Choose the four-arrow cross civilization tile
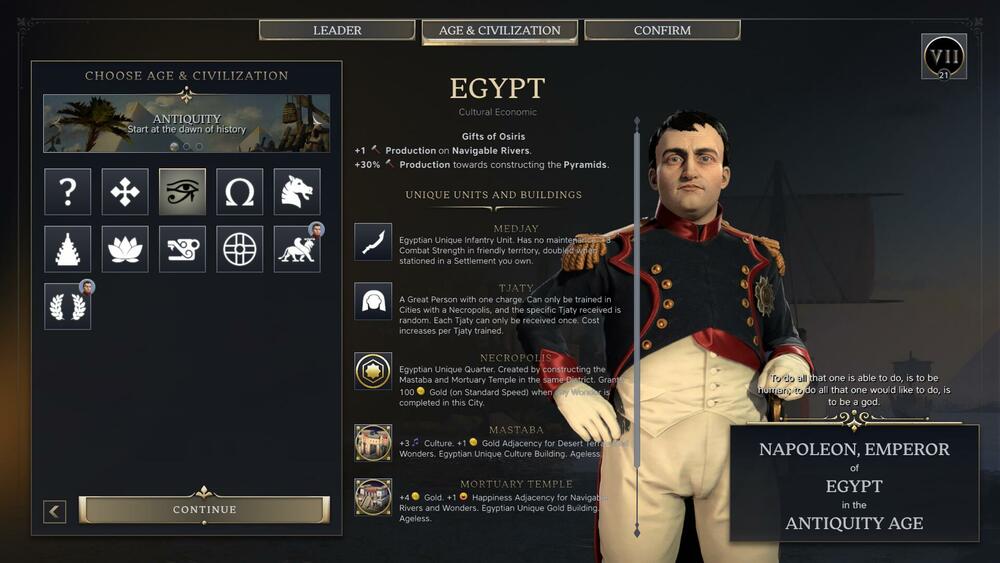 (x=125, y=192)
